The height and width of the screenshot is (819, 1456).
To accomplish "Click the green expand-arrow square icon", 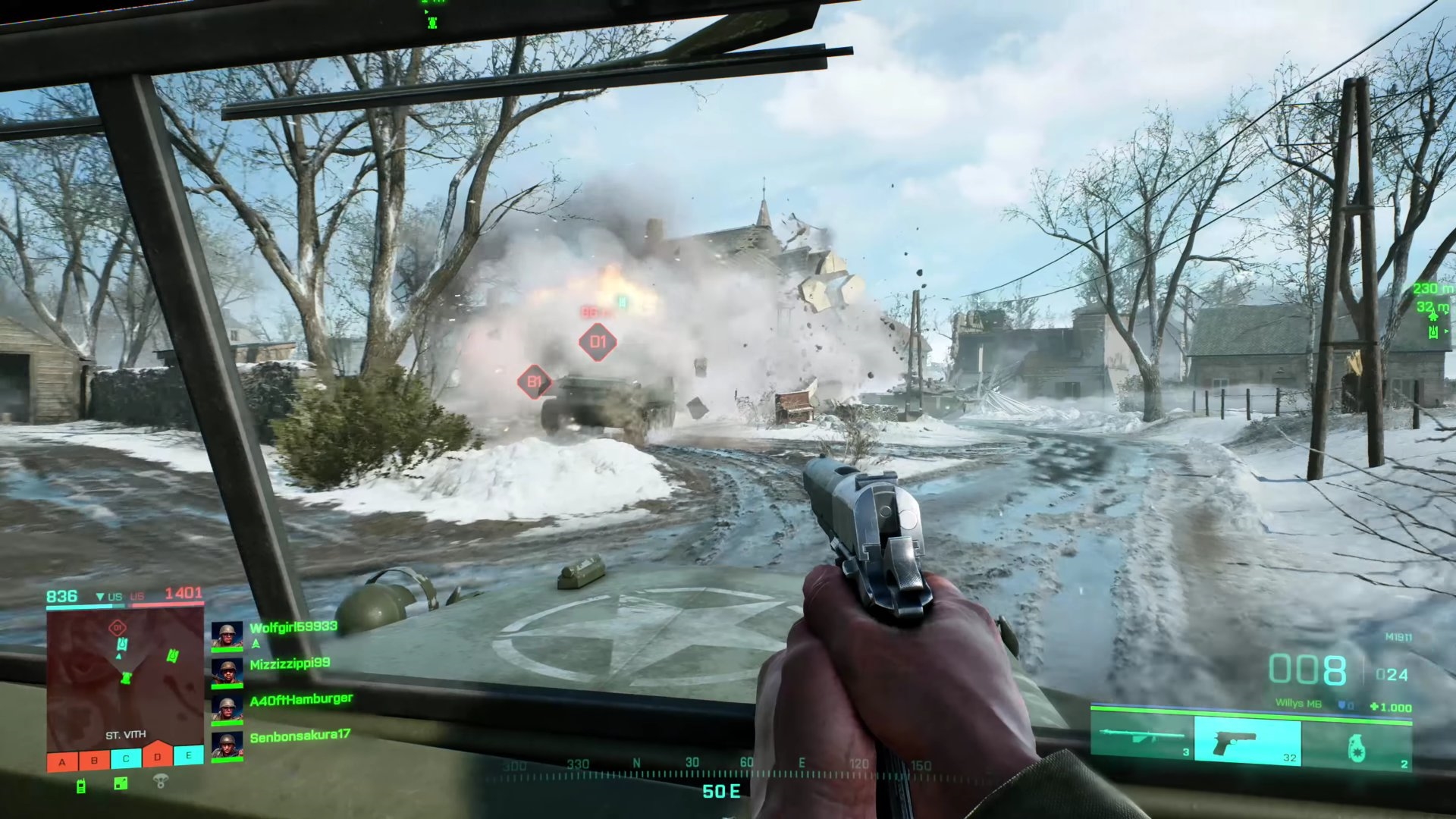I will click(121, 783).
